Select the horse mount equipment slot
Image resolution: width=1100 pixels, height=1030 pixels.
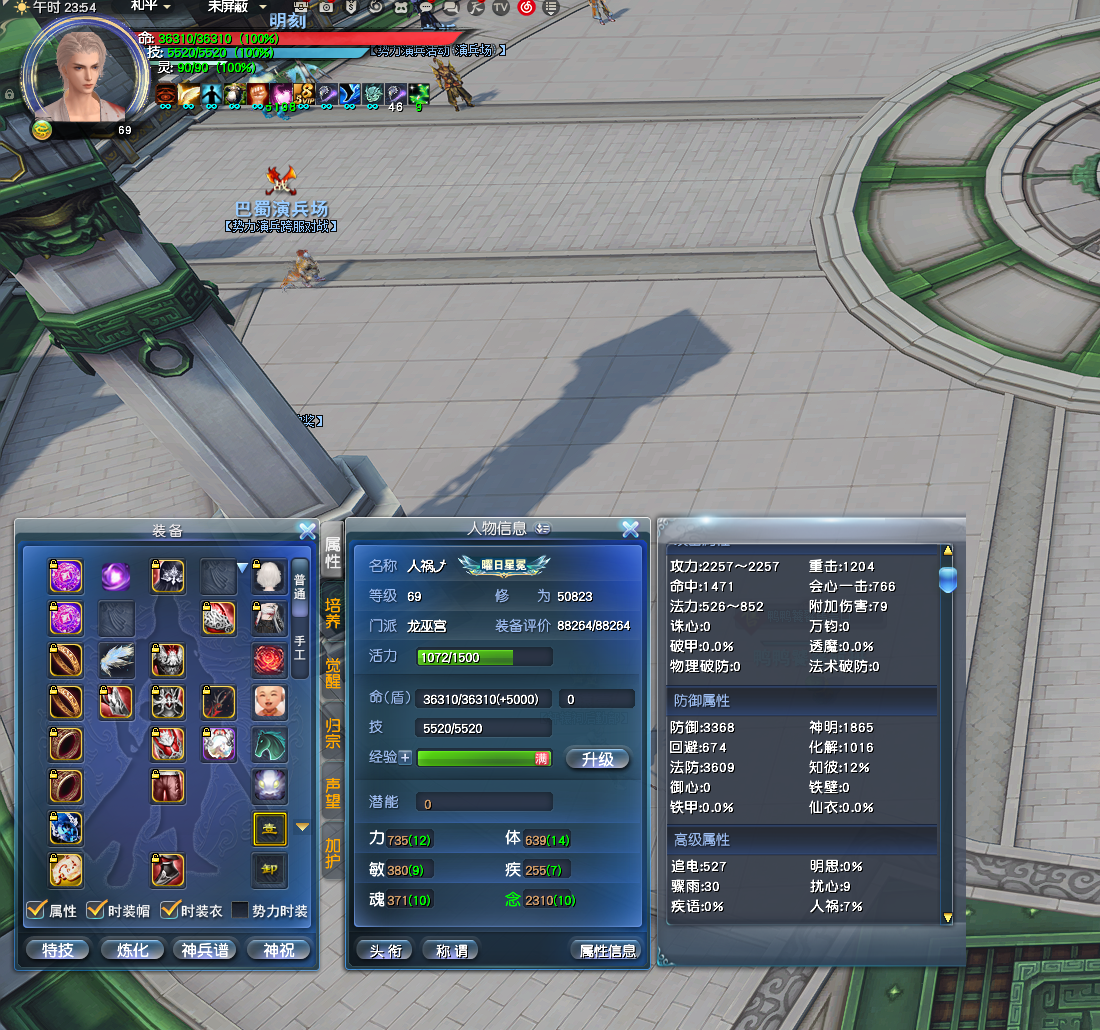click(269, 743)
